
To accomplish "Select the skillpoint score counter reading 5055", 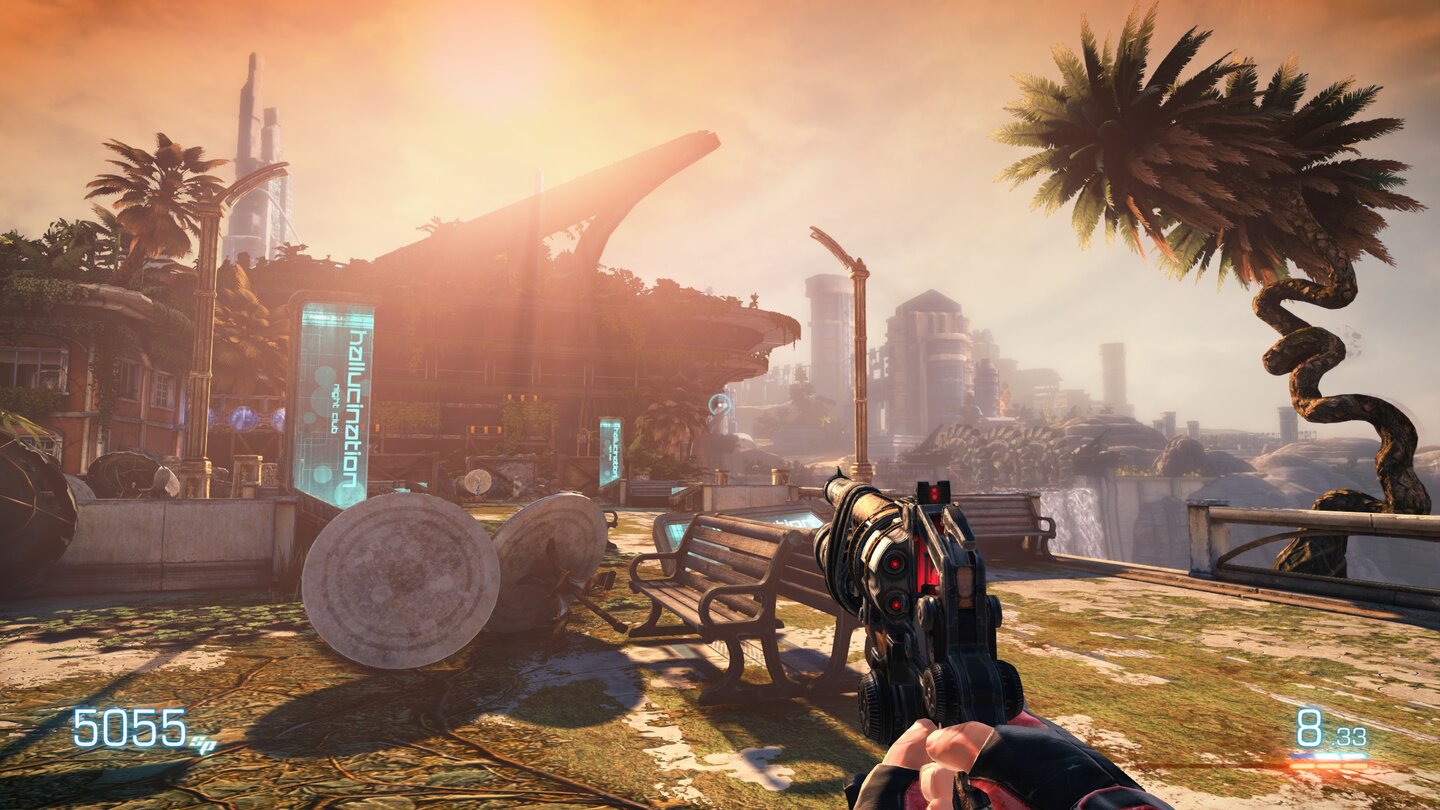I will coord(130,728).
